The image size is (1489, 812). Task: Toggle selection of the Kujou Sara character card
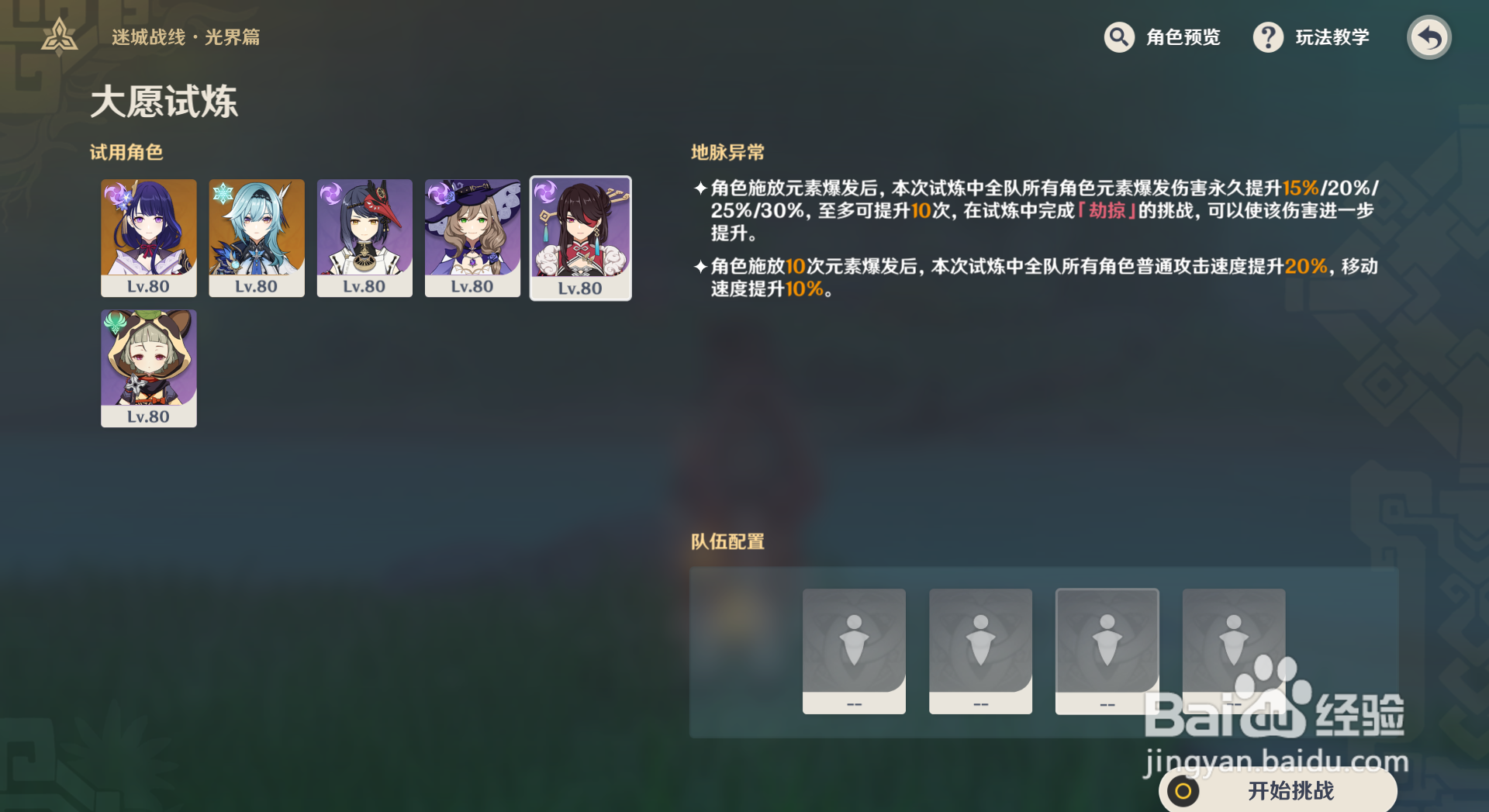pyautogui.click(x=364, y=237)
